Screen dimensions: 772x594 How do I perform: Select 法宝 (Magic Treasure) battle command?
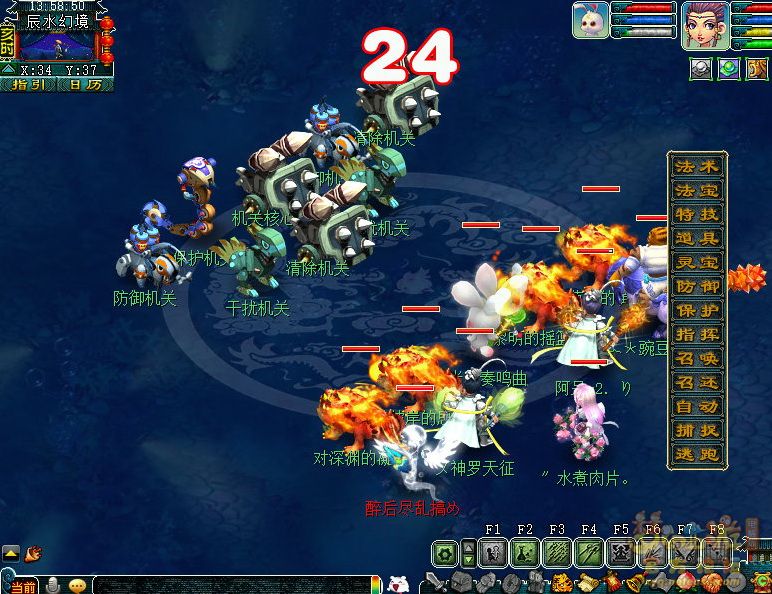[697, 190]
